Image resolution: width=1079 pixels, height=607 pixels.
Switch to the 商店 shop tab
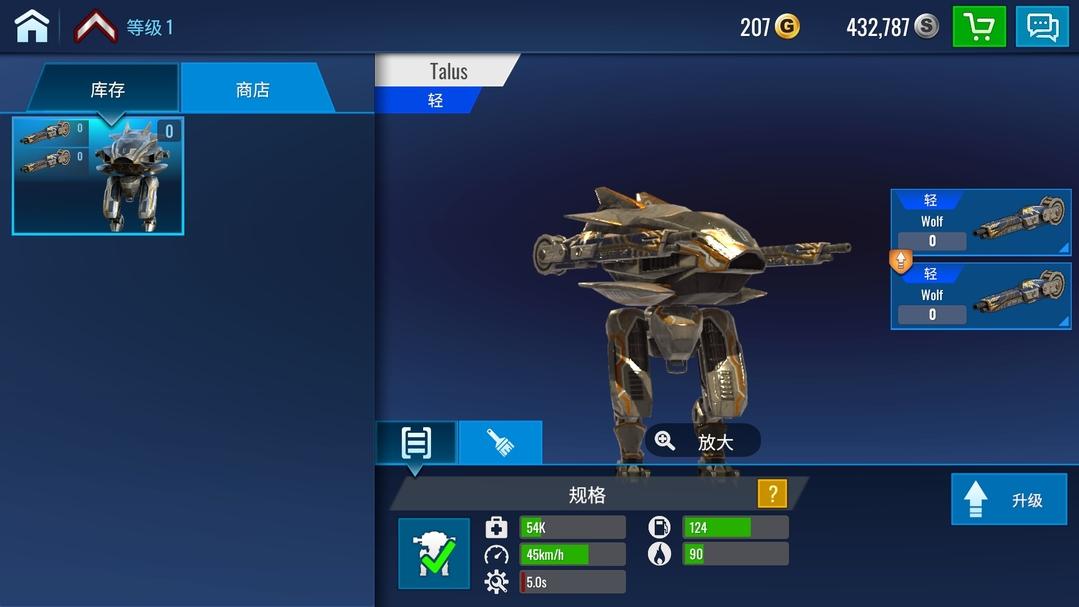tap(253, 89)
